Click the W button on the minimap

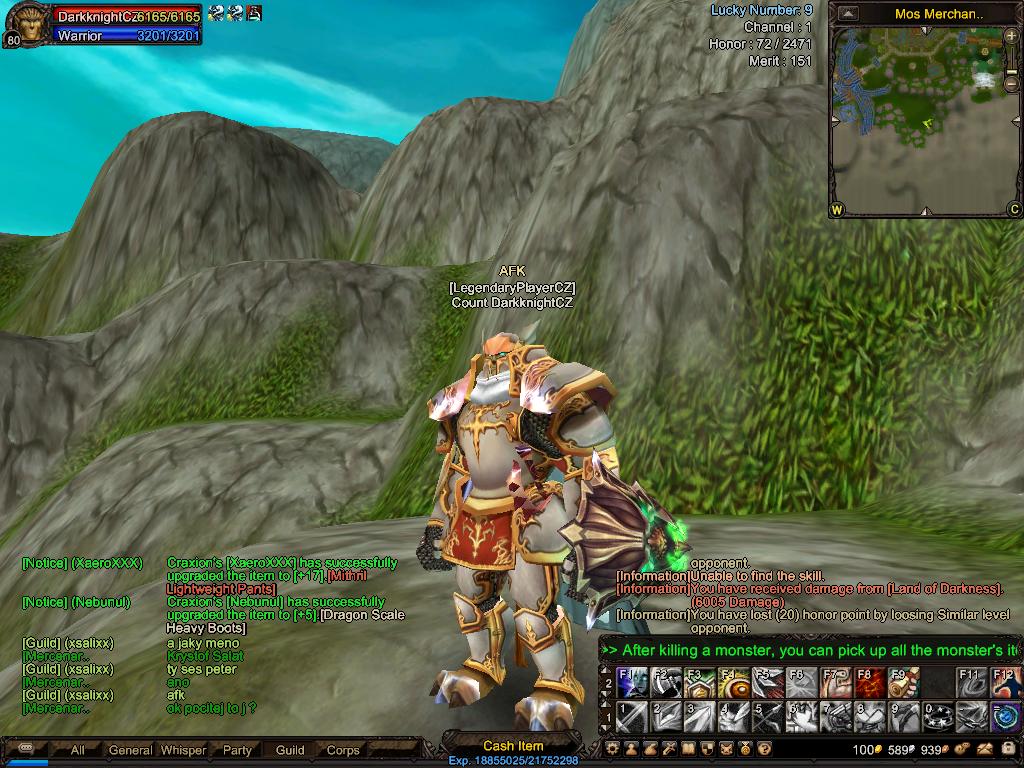[x=837, y=210]
